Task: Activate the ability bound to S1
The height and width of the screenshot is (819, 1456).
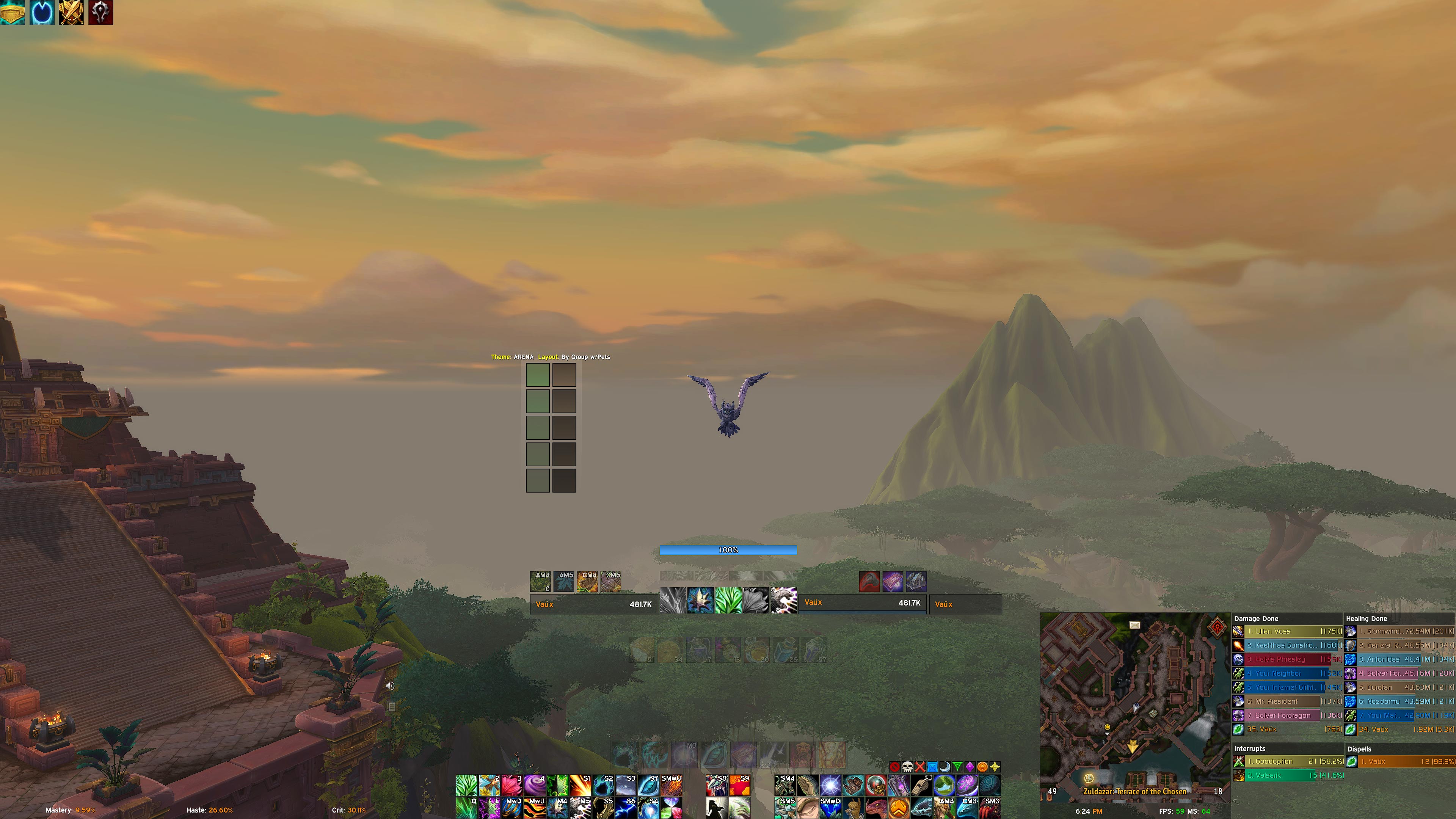Action: [580, 785]
